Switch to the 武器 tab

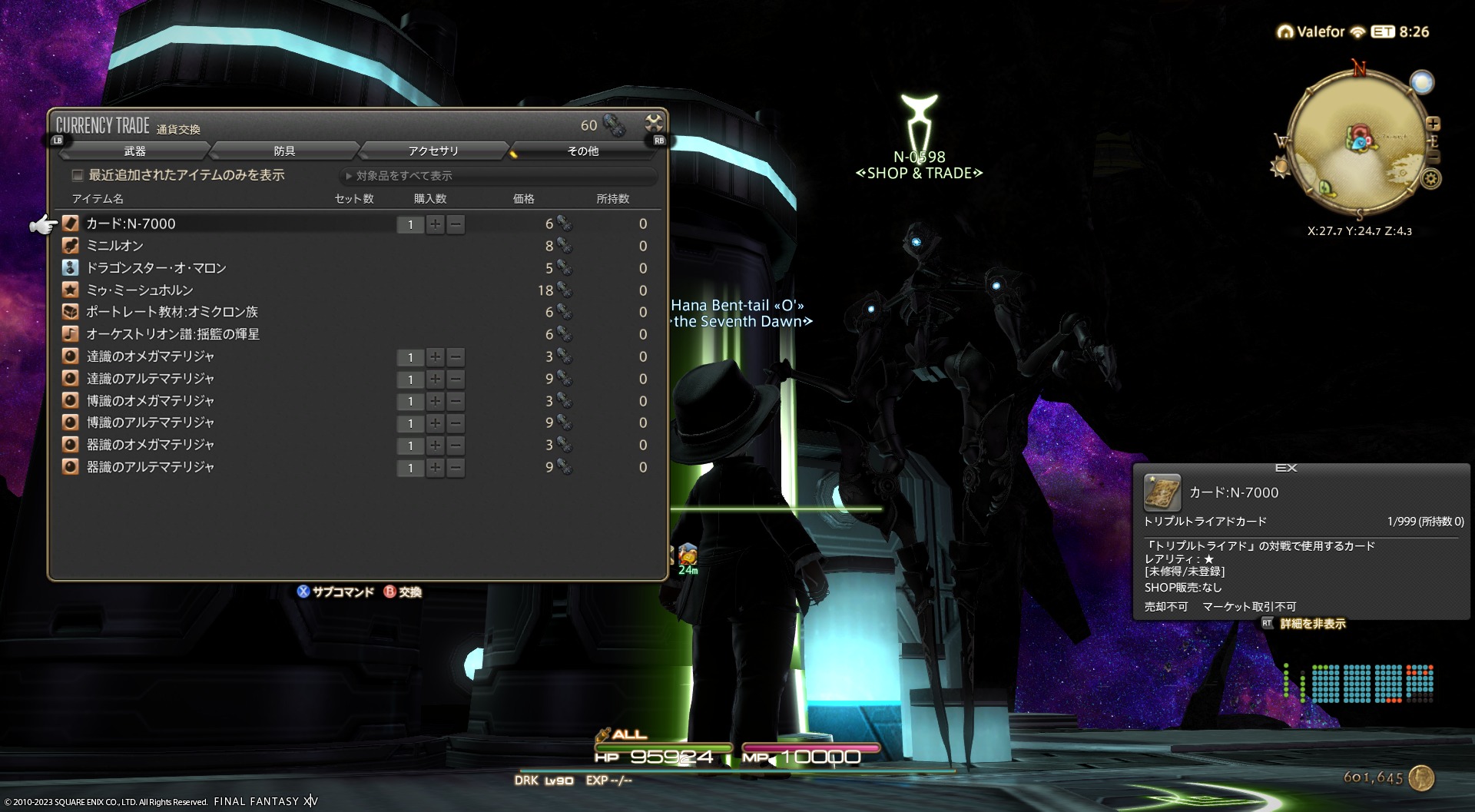coord(134,151)
